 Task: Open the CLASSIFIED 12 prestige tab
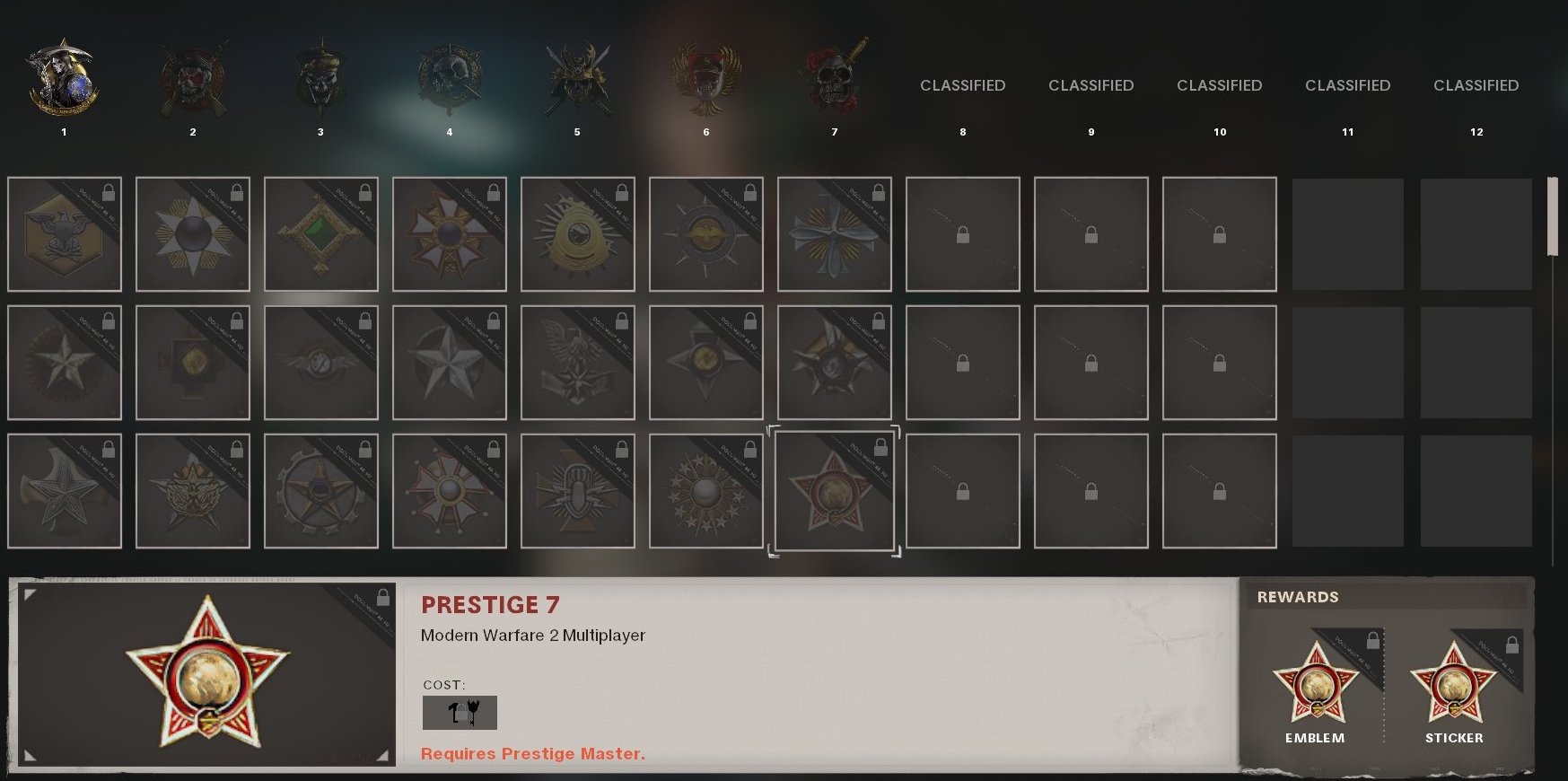coord(1476,85)
